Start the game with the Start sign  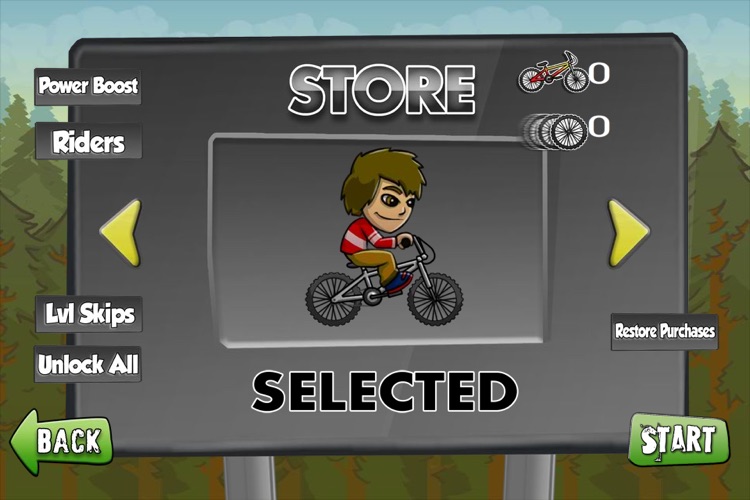pos(679,440)
